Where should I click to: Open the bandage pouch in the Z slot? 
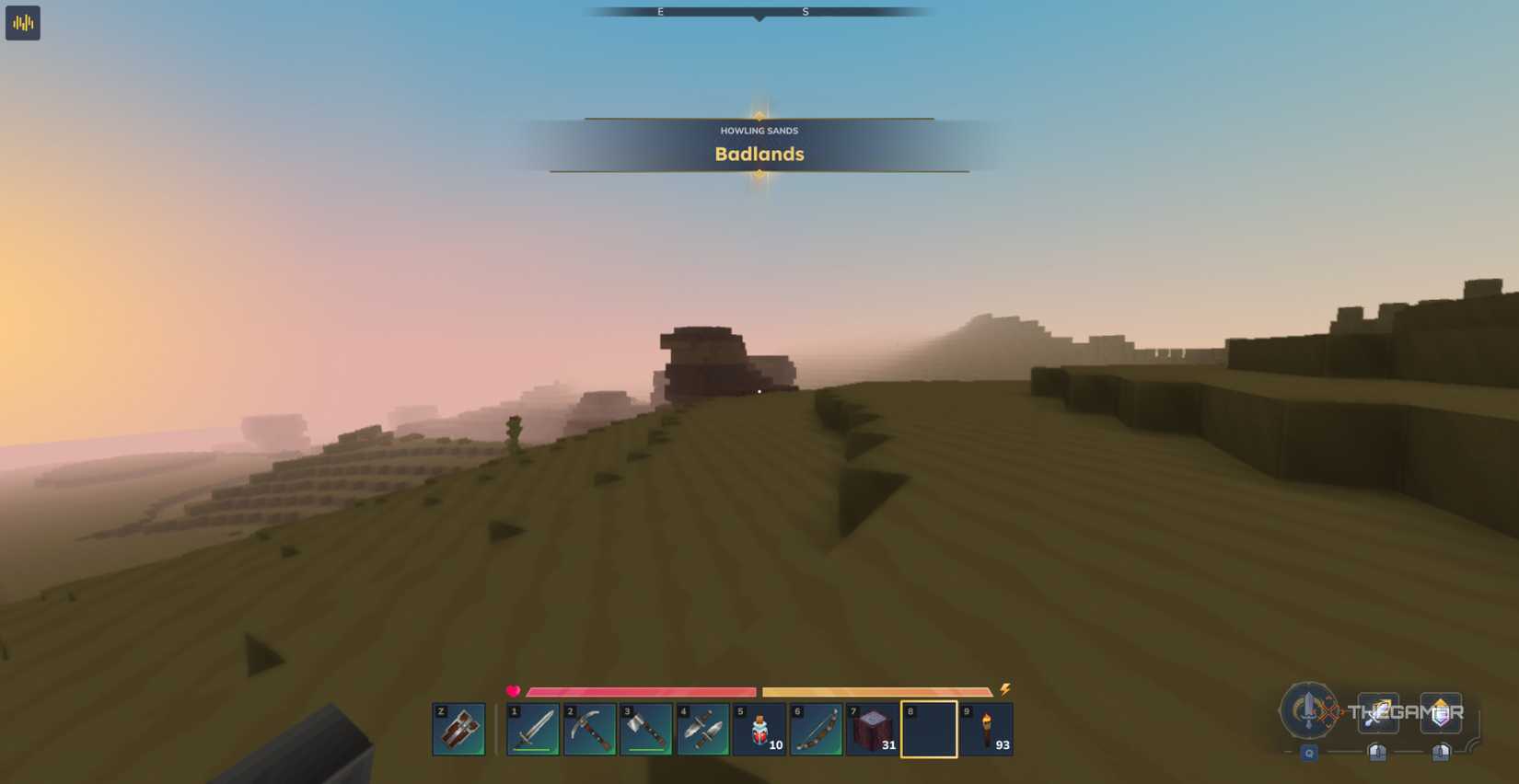458,728
